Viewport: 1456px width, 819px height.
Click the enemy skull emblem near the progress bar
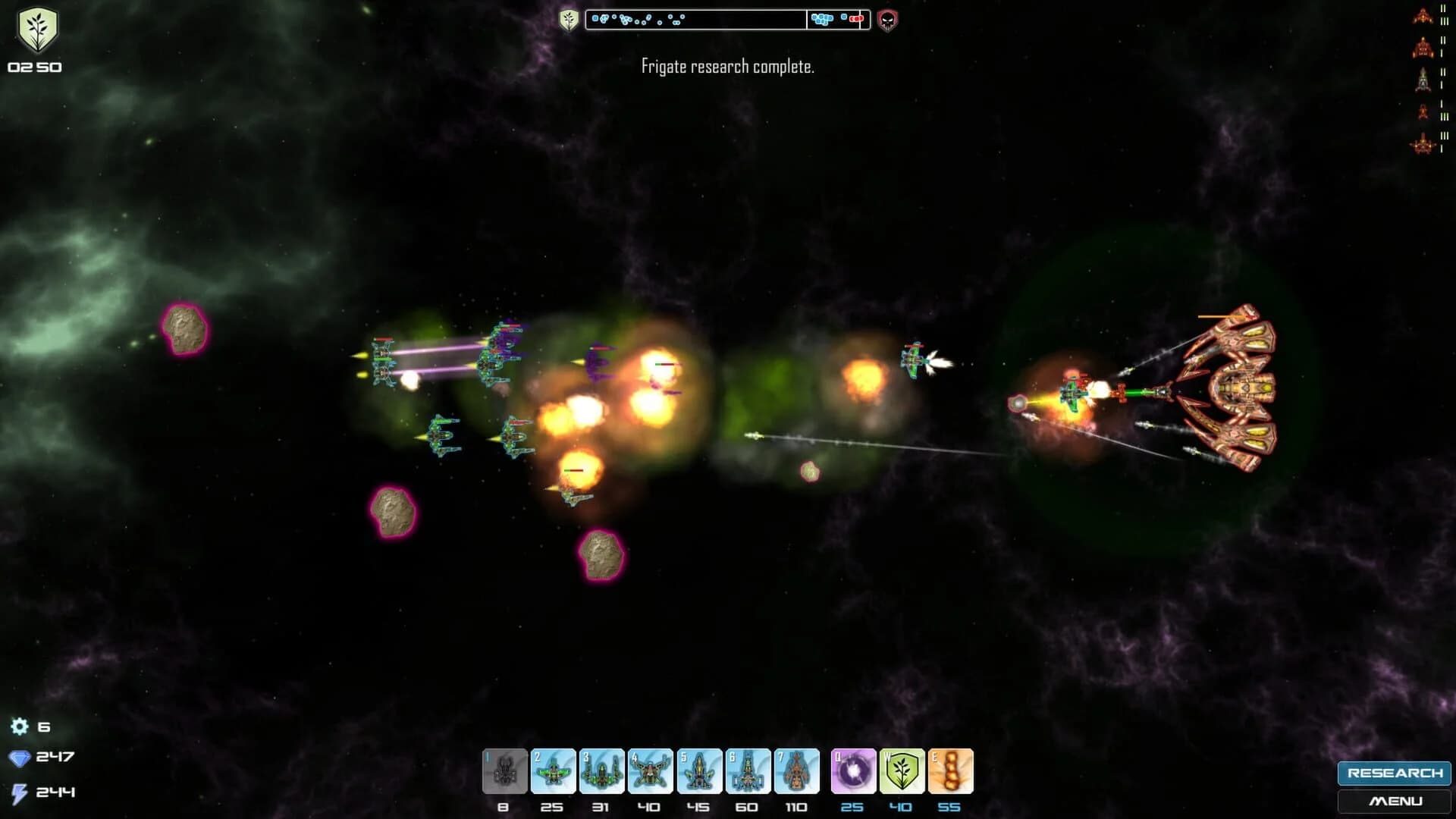click(x=887, y=20)
